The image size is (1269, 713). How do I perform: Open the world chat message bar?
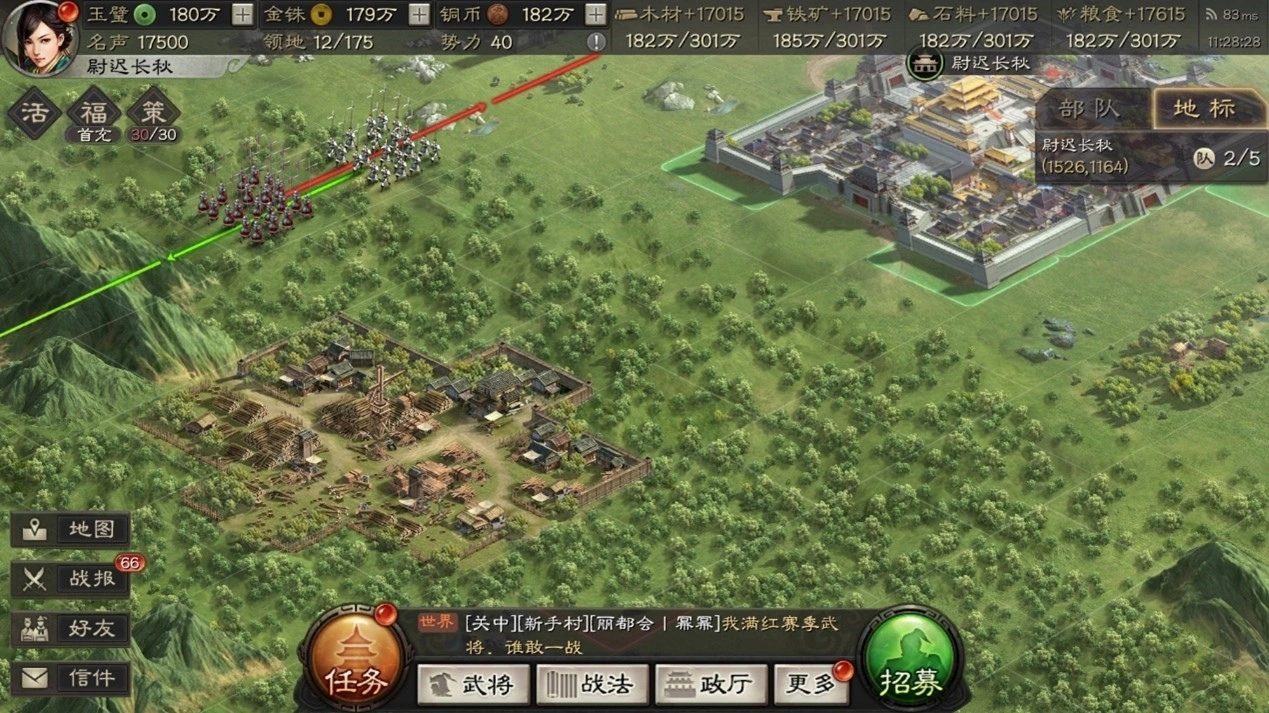point(640,634)
